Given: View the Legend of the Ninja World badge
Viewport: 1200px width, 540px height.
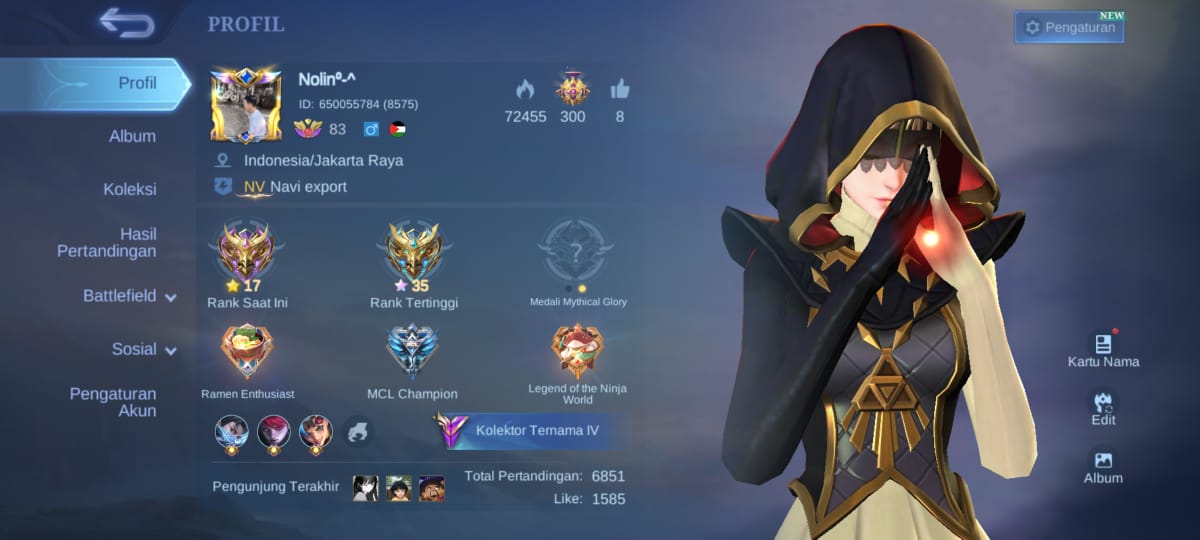Looking at the screenshot, I should (577, 352).
